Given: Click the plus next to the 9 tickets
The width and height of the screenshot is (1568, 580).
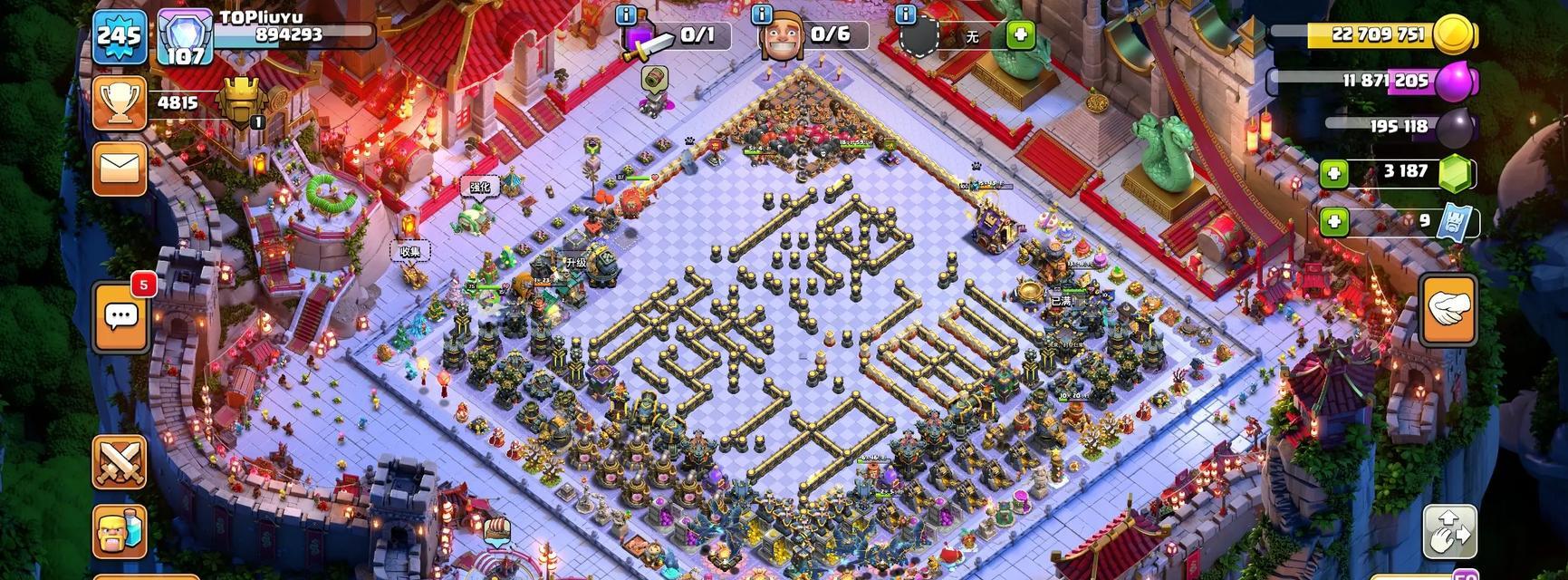Looking at the screenshot, I should [1333, 221].
